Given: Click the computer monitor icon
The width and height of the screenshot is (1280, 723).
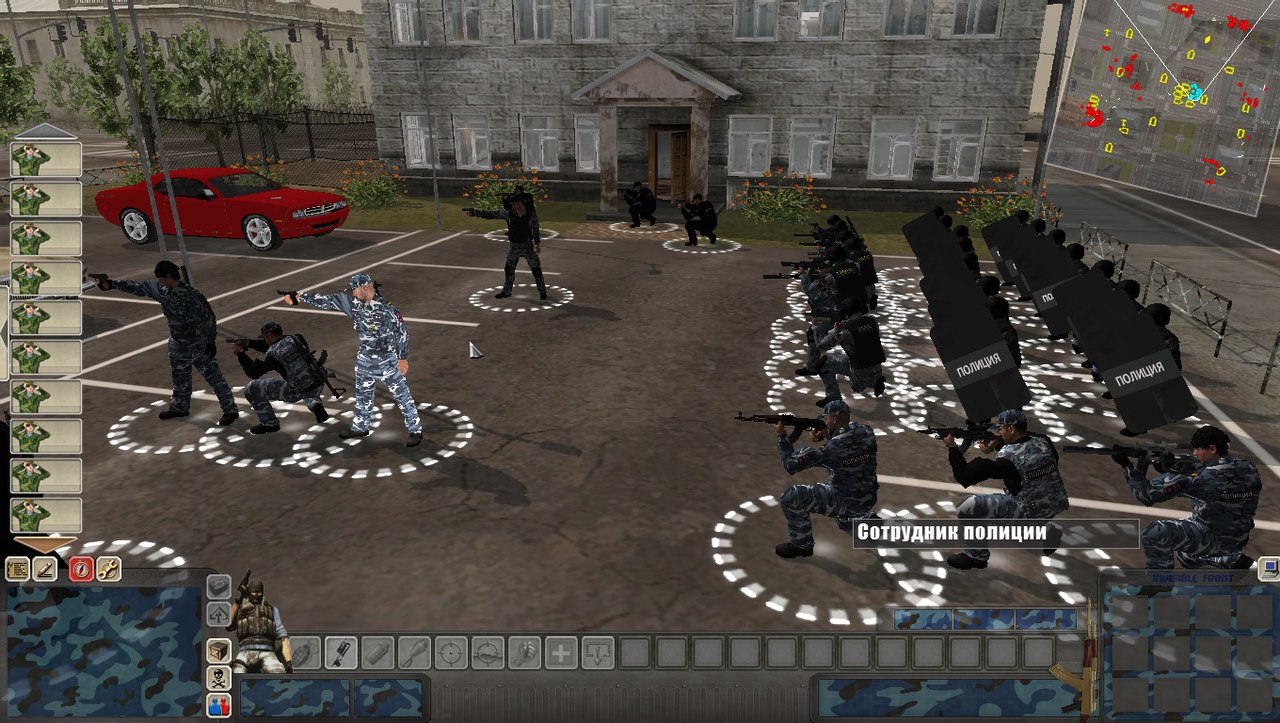Looking at the screenshot, I should 1268,569.
